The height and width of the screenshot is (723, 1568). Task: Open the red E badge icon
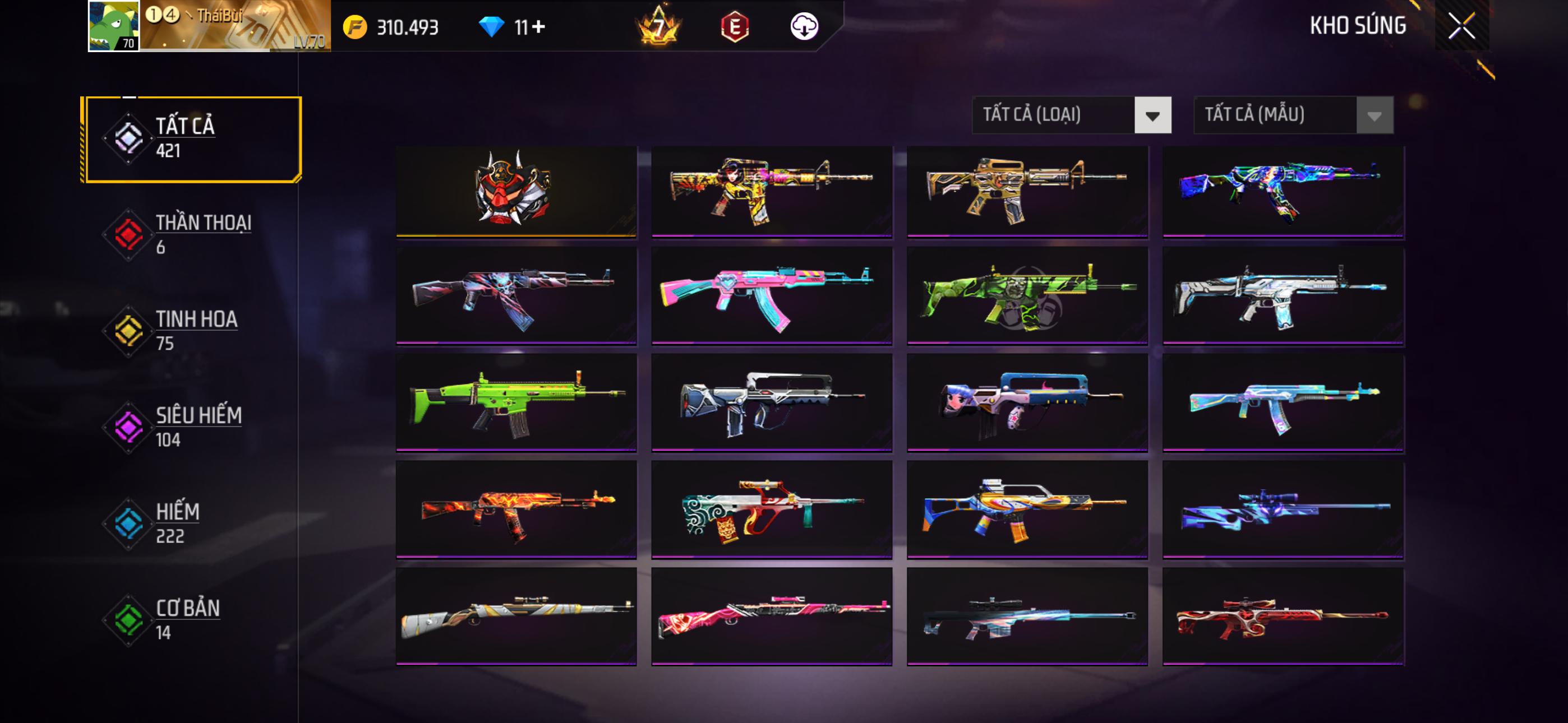click(735, 27)
